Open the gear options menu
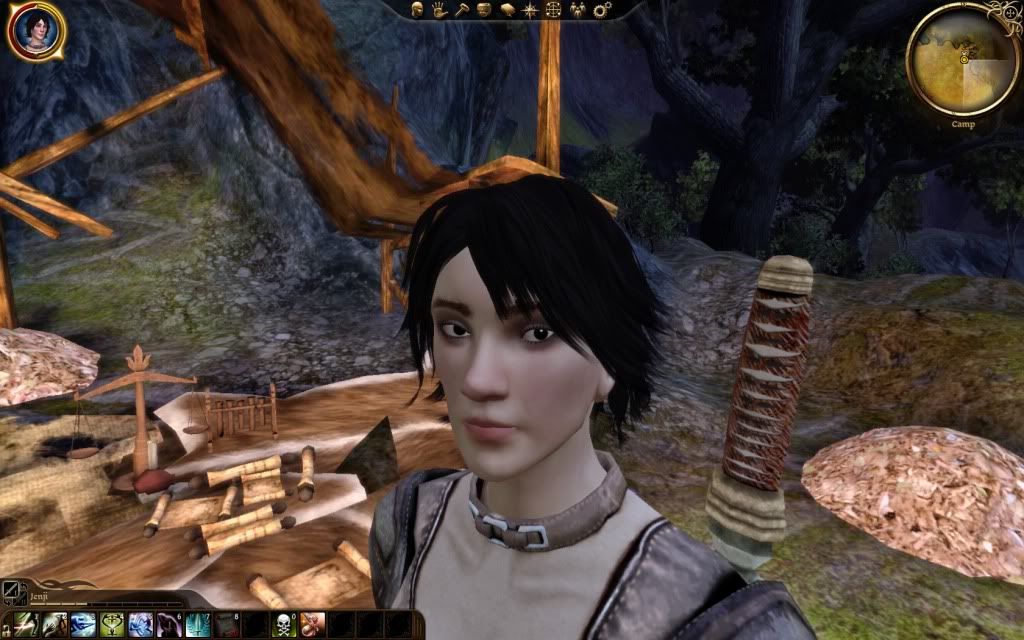The height and width of the screenshot is (640, 1024). tap(600, 10)
